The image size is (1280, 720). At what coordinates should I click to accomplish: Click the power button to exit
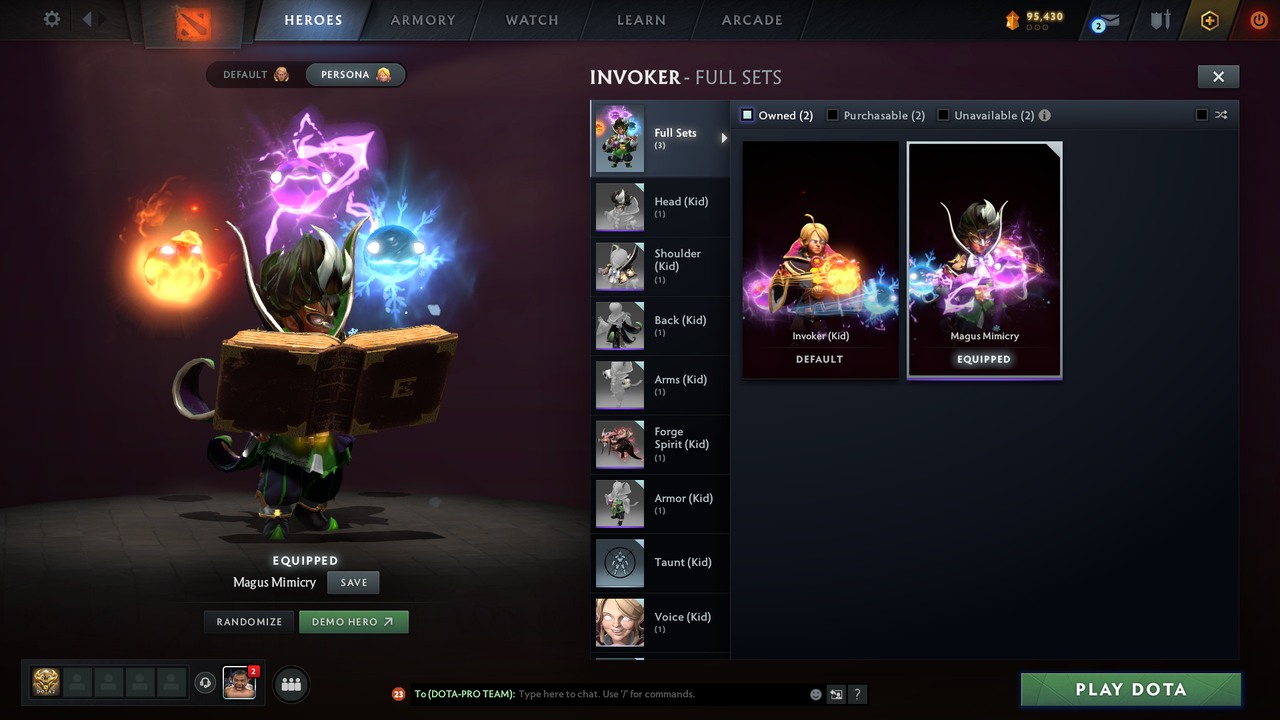(x=1258, y=20)
